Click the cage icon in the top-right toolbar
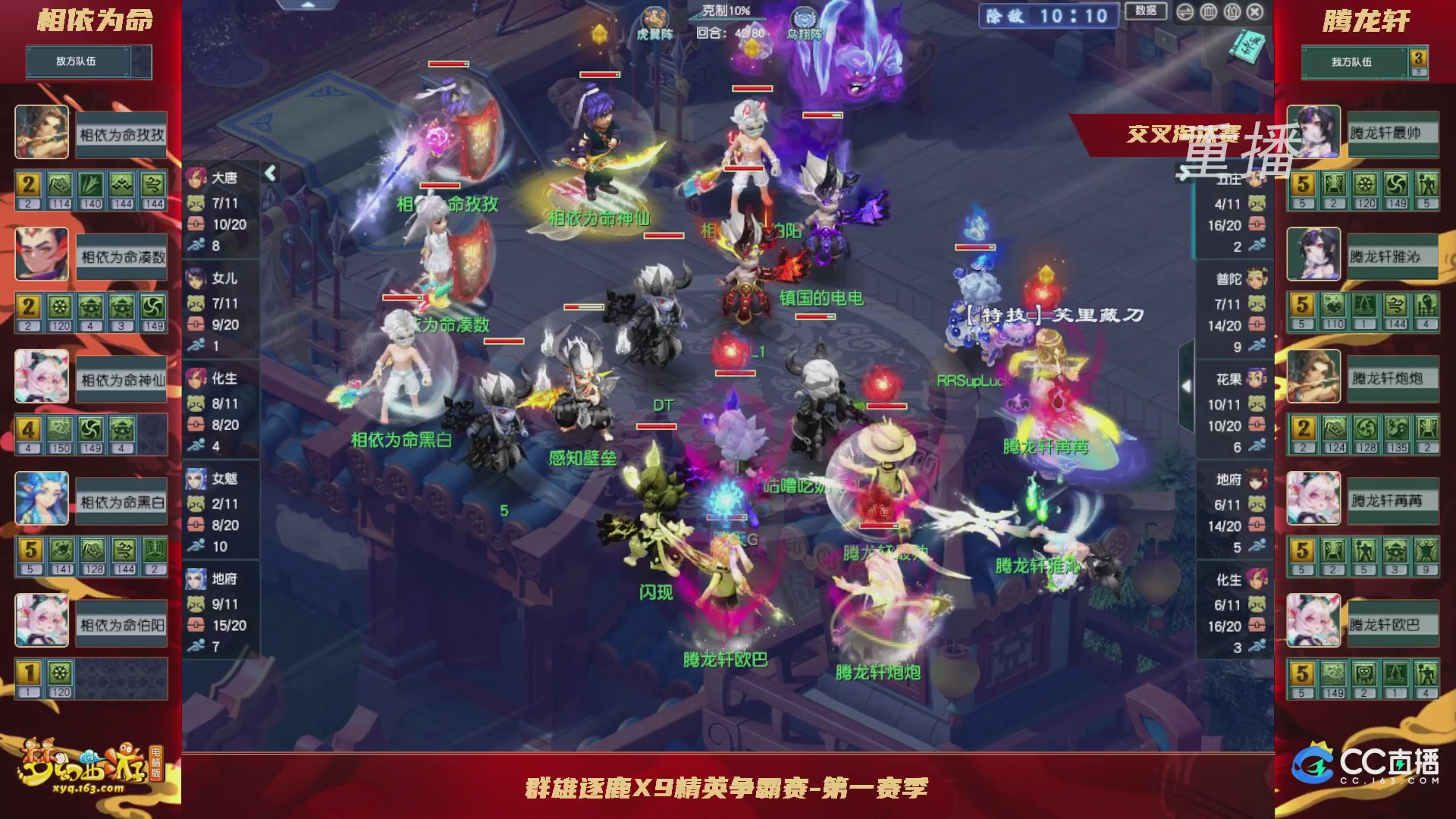 point(1209,12)
